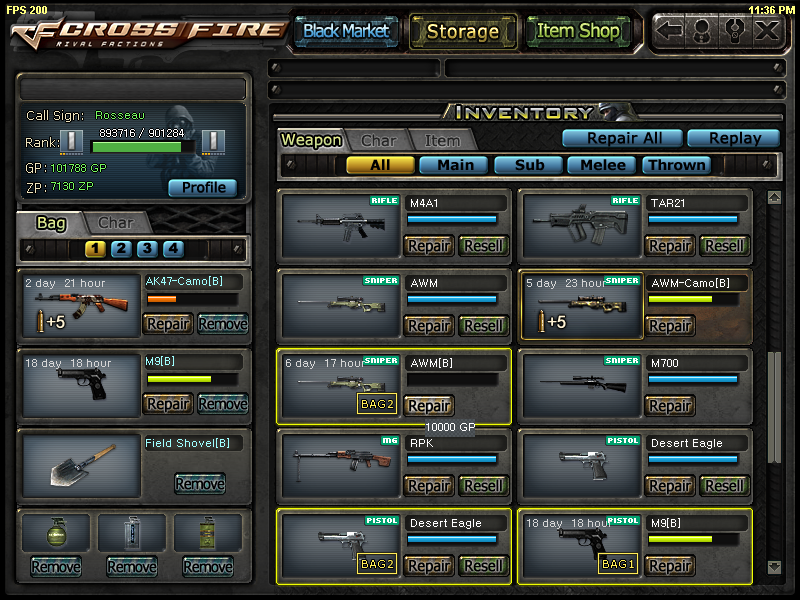The width and height of the screenshot is (800, 600).
Task: Close the window with the X button
Action: [x=767, y=29]
